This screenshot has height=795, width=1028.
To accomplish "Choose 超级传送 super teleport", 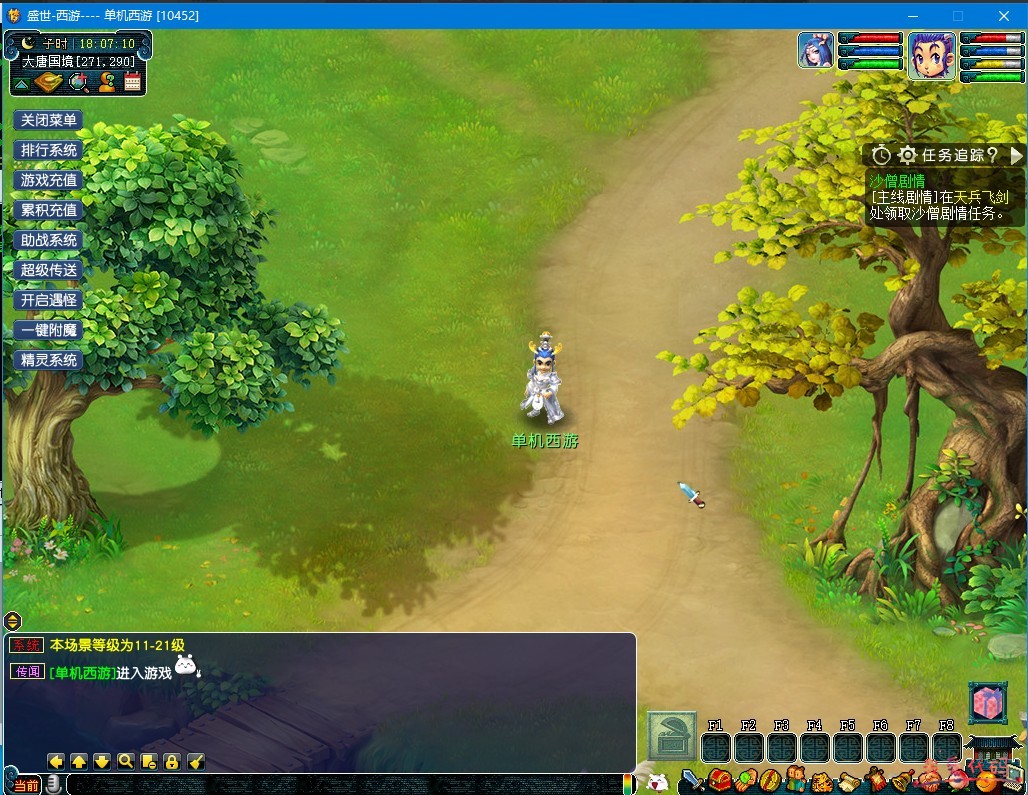I will click(48, 270).
